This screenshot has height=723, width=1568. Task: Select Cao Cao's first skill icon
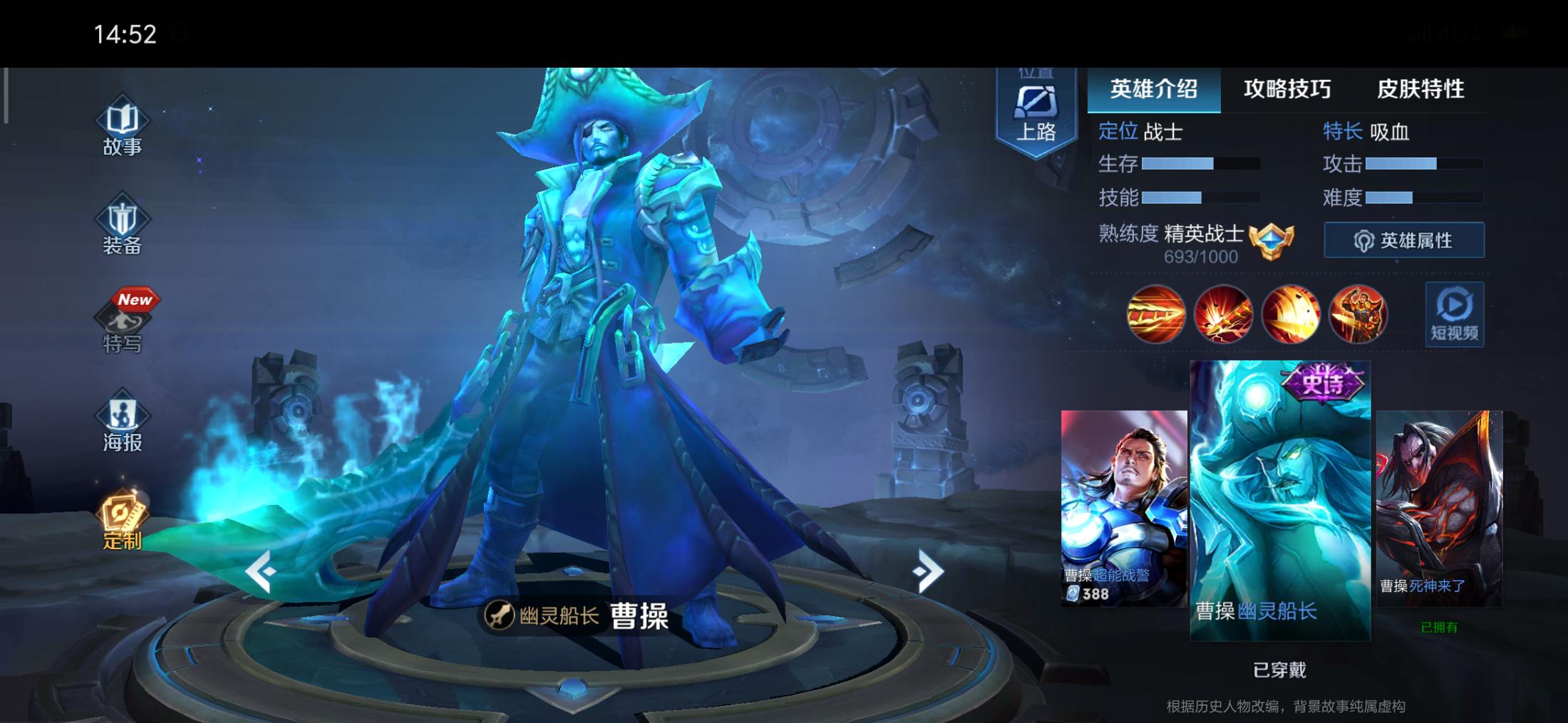point(1156,315)
